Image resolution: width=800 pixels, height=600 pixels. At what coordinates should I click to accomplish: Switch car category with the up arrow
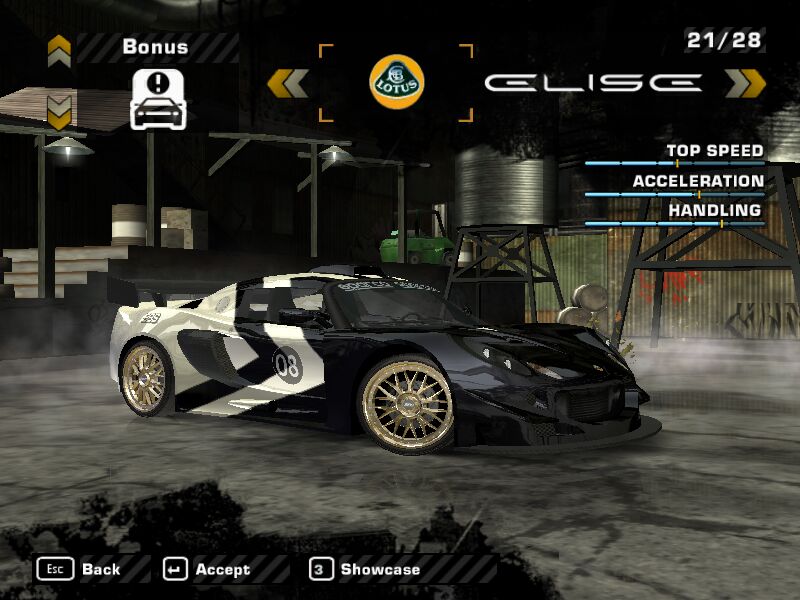coord(60,49)
